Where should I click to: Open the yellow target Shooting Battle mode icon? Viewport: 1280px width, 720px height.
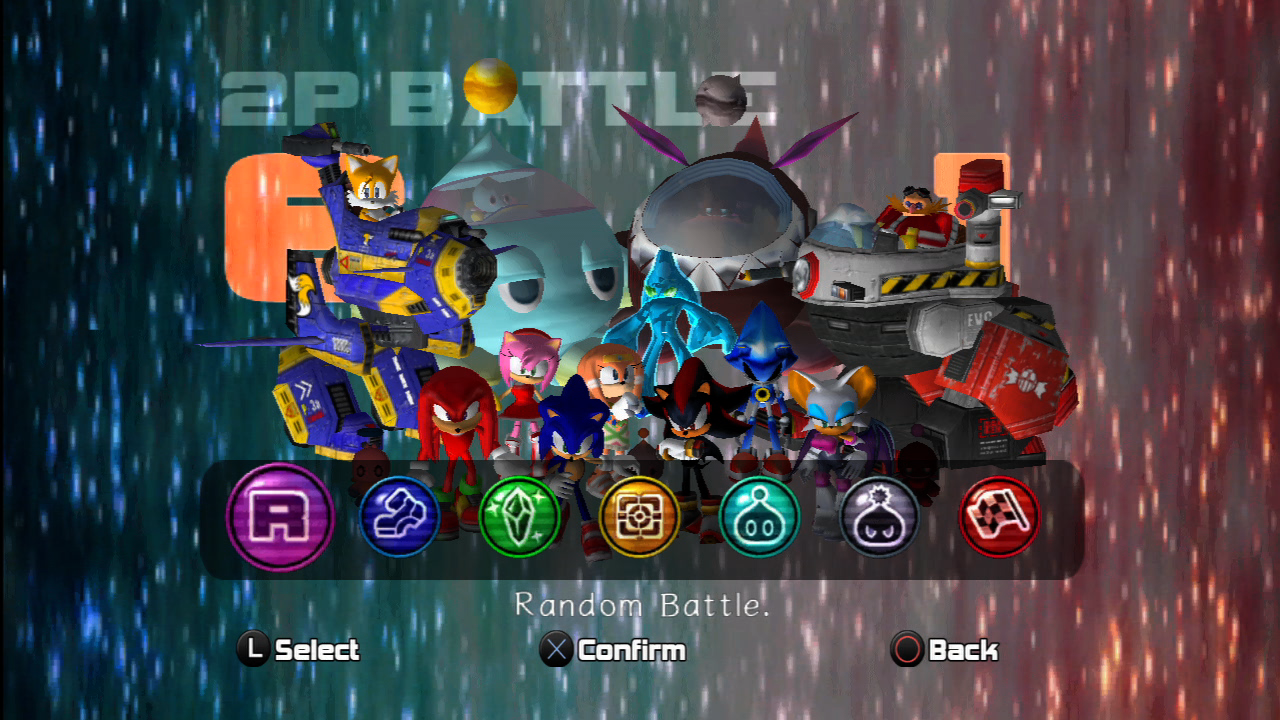(639, 517)
